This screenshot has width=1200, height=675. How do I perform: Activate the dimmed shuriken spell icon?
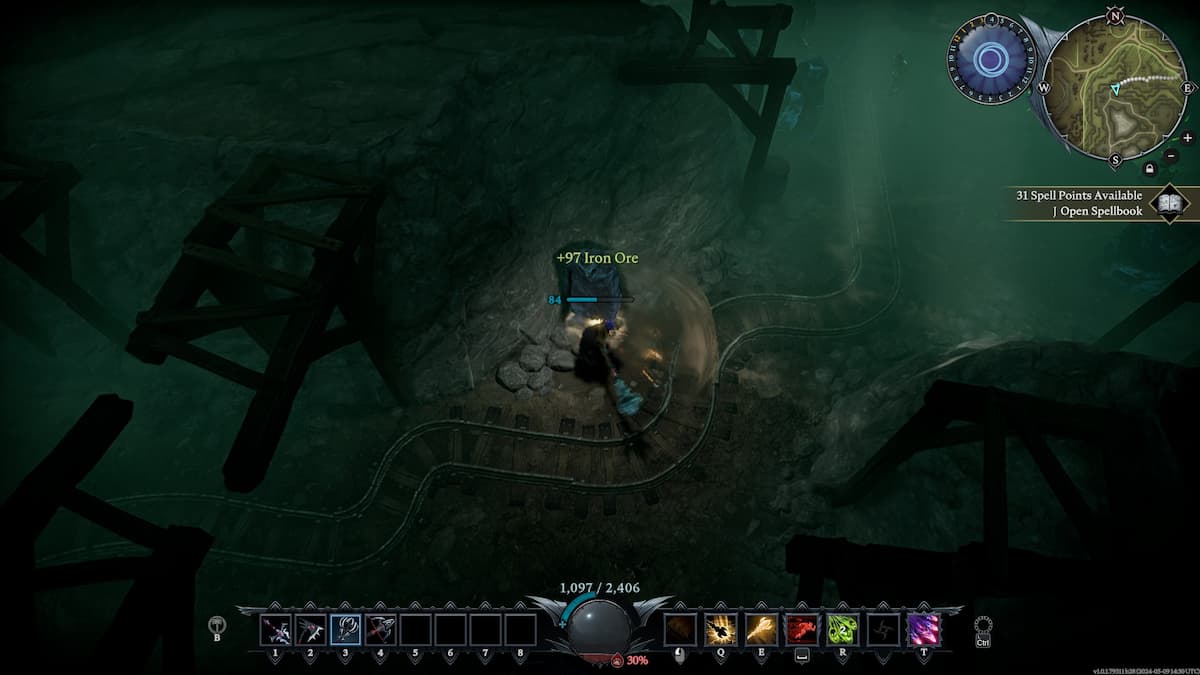[882, 629]
